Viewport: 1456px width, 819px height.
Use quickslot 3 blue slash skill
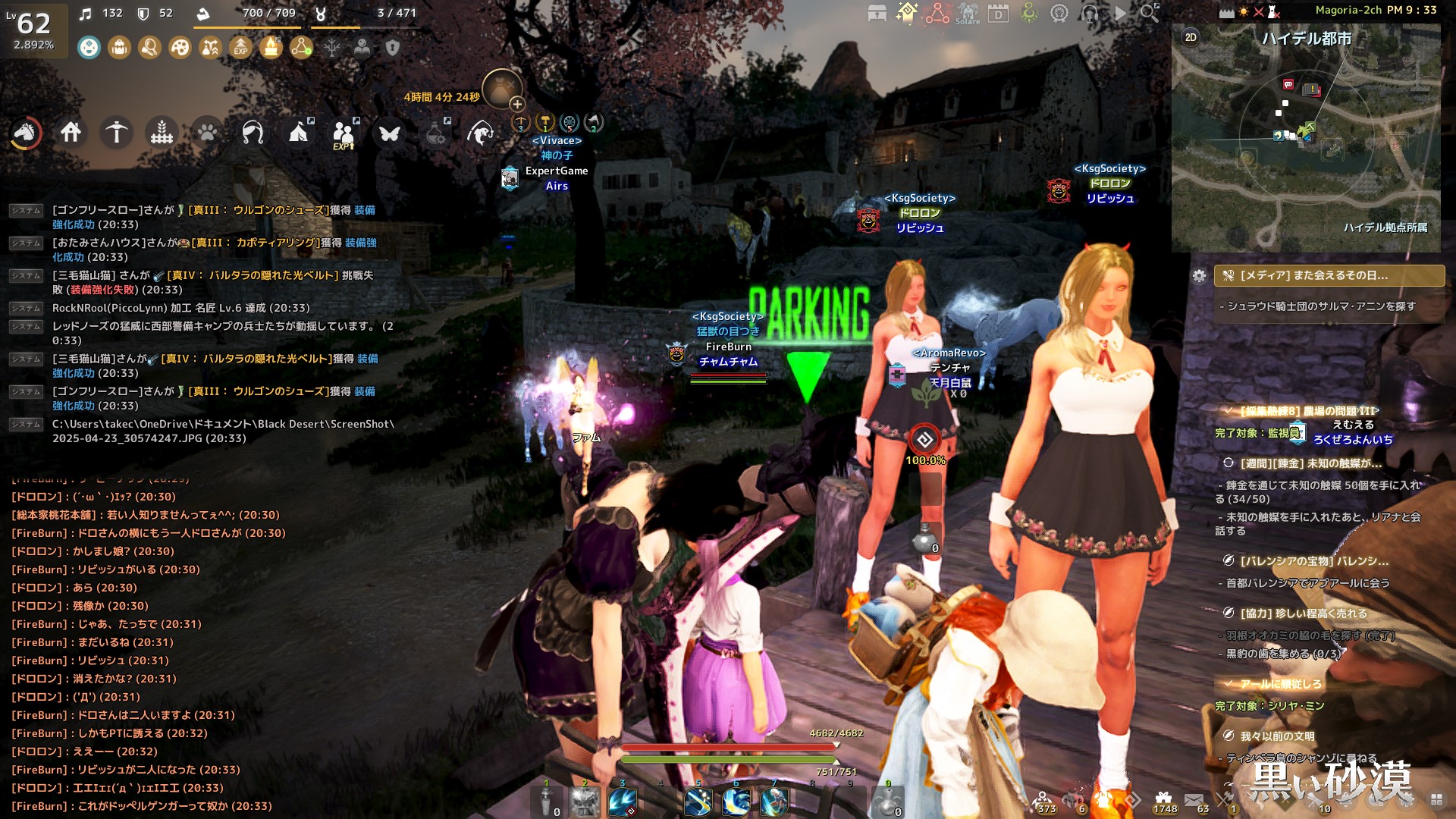pos(623,802)
